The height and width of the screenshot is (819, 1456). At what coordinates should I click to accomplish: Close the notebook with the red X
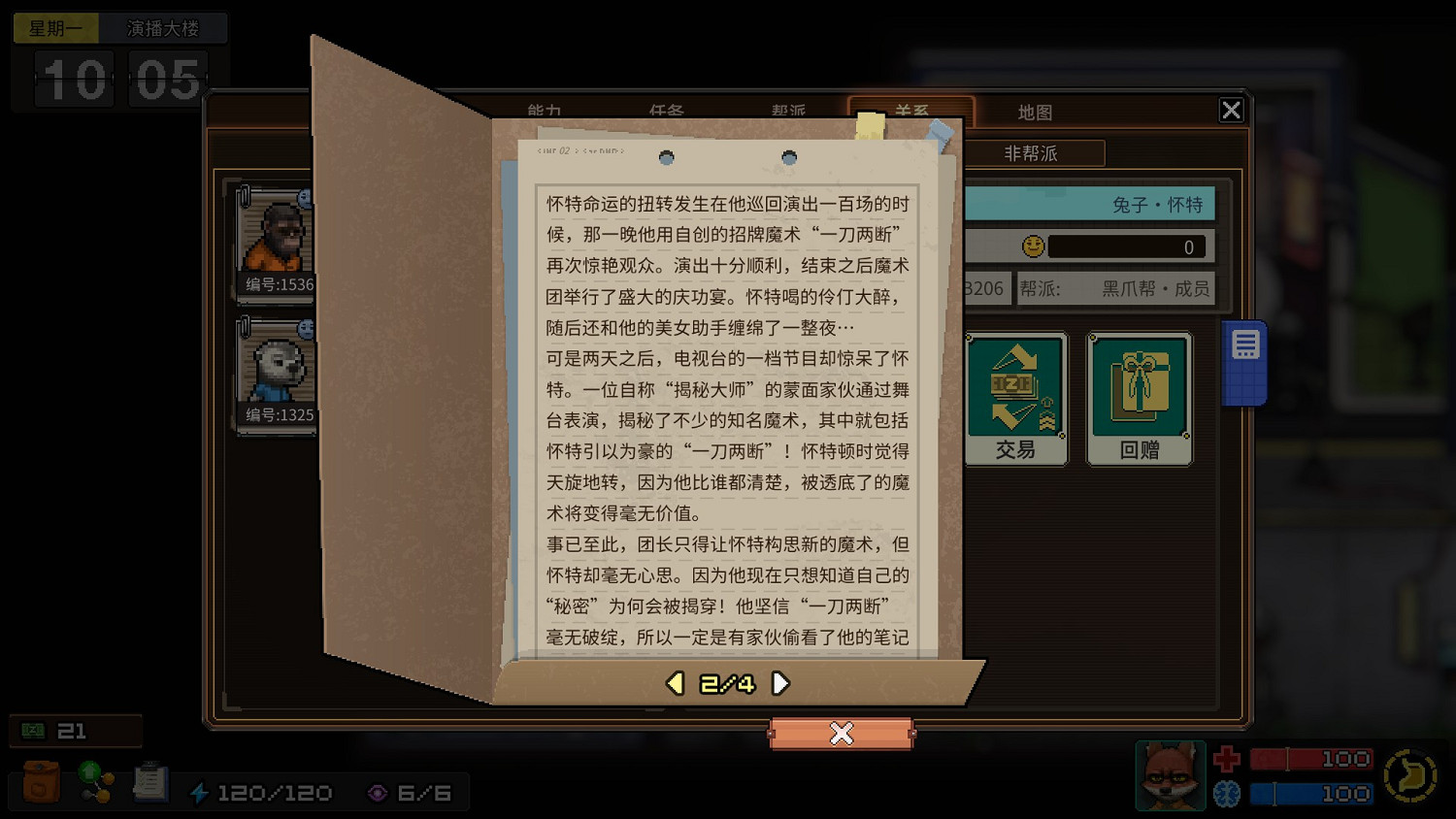[841, 735]
